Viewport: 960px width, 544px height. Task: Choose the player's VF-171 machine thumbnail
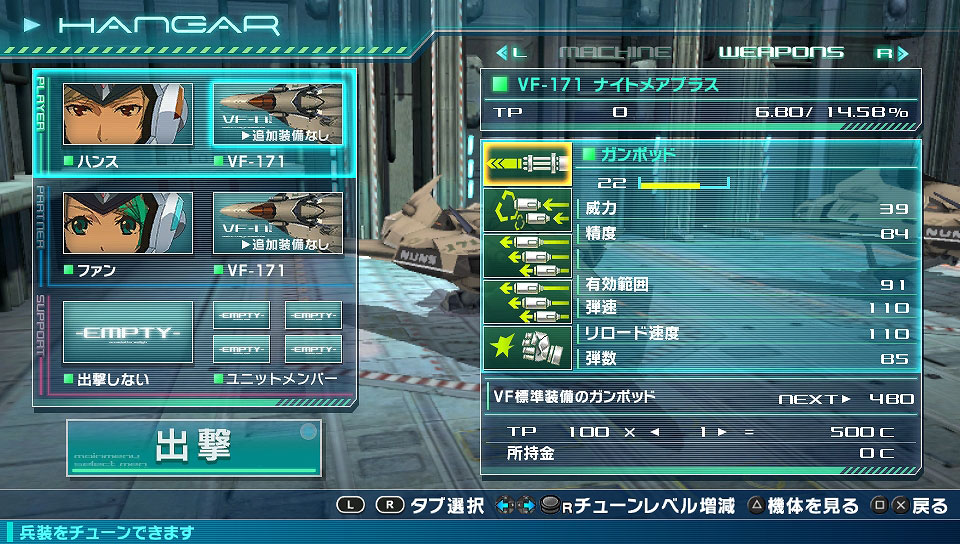[x=277, y=114]
